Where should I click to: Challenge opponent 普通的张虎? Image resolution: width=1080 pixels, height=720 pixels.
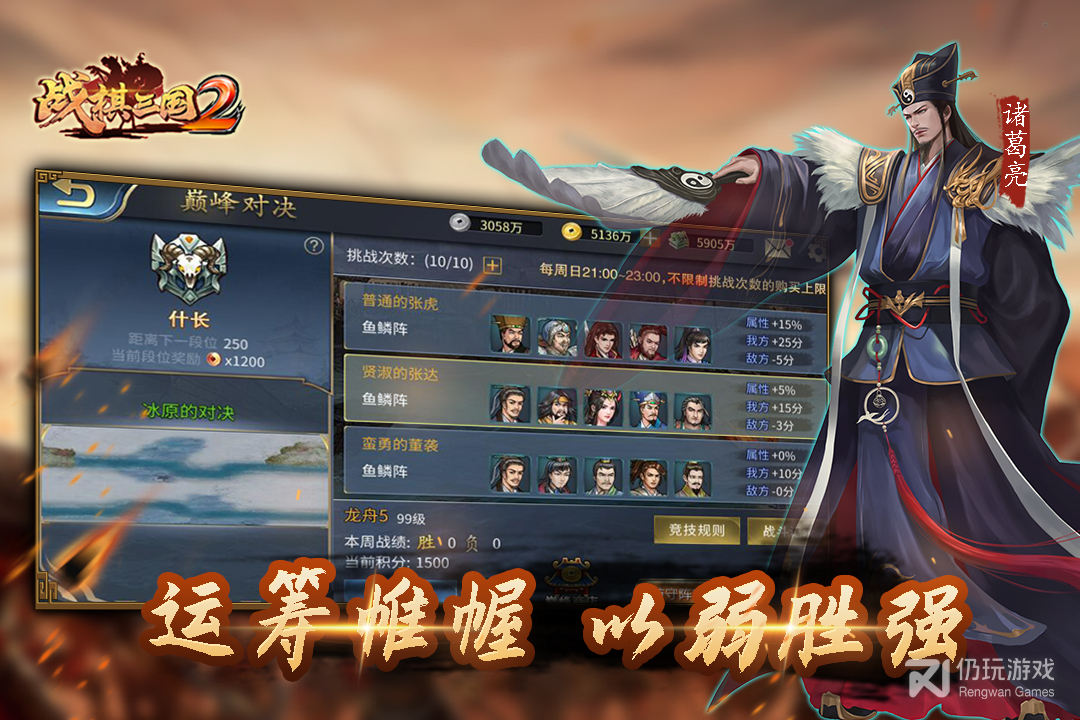pyautogui.click(x=585, y=320)
